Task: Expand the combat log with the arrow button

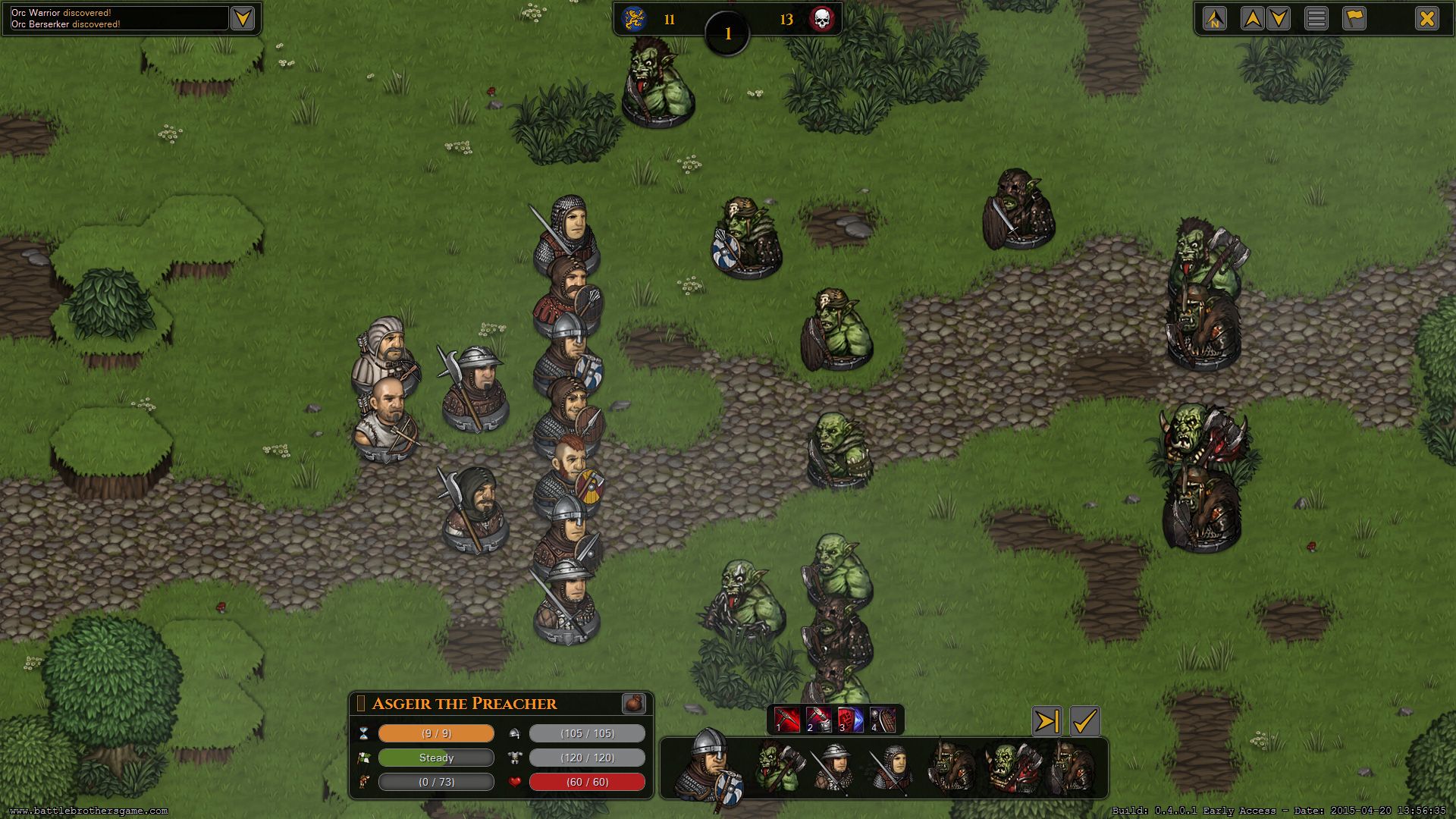Action: coord(243,18)
